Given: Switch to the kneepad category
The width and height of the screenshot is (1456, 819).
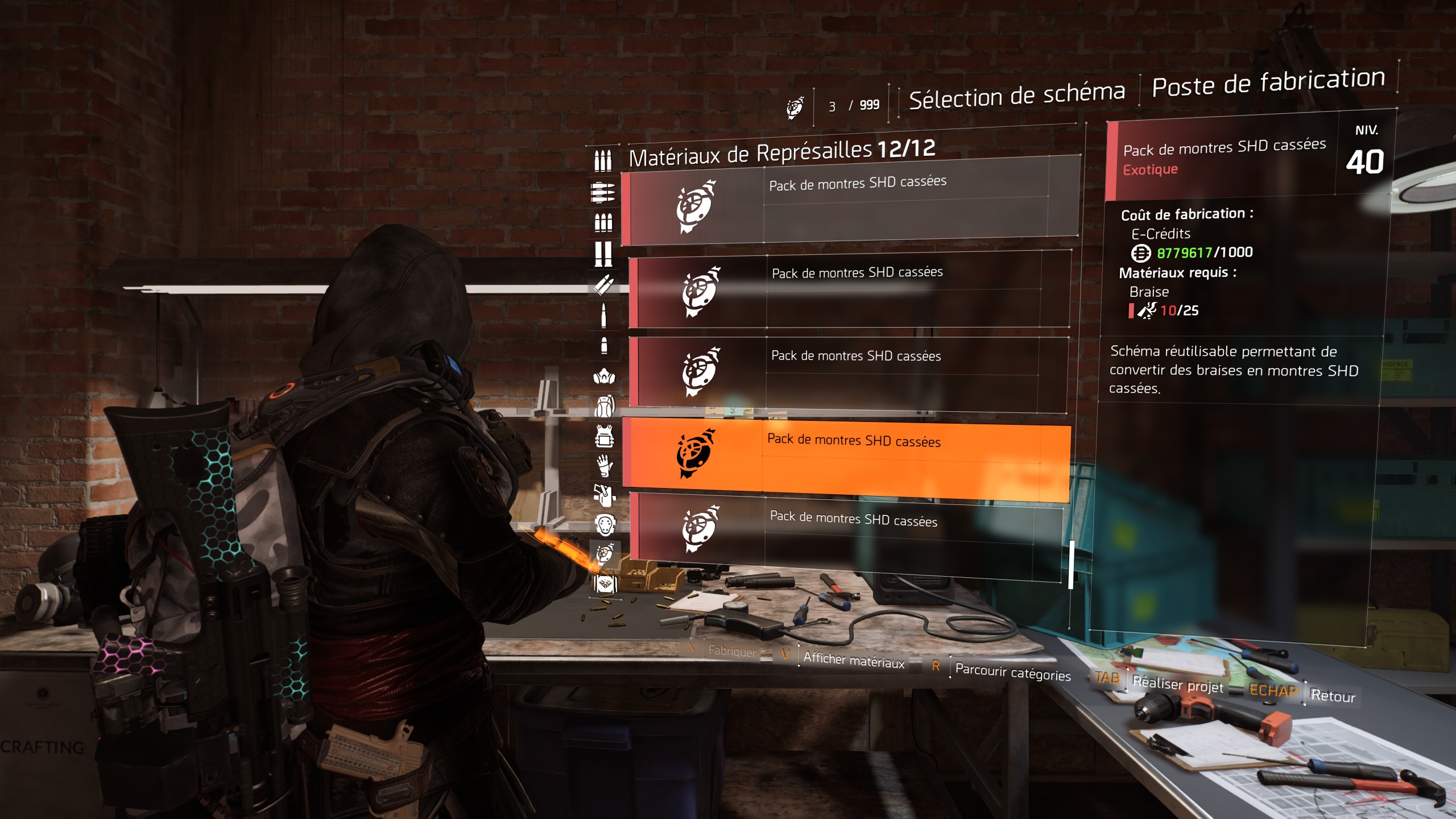Looking at the screenshot, I should (x=605, y=526).
